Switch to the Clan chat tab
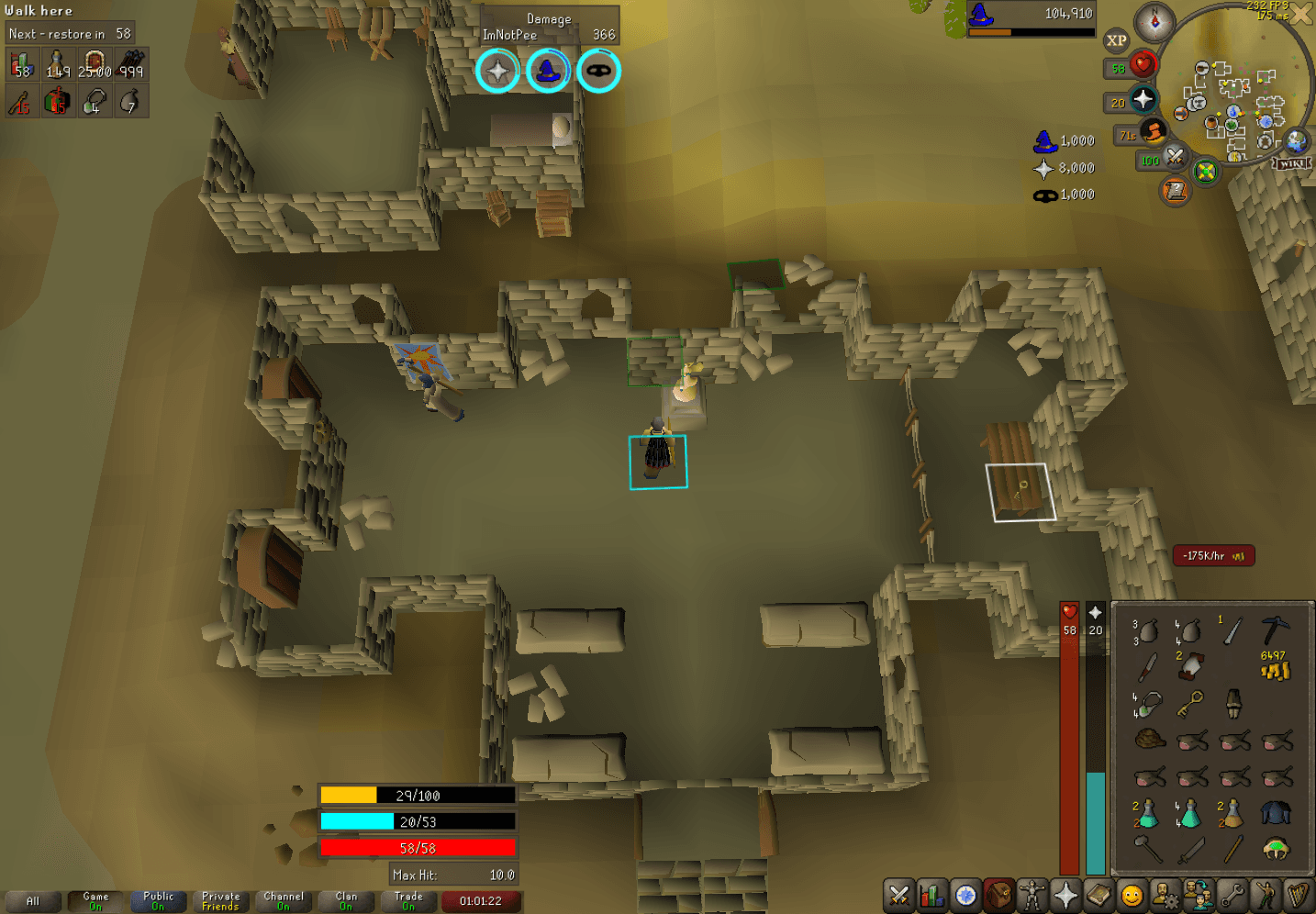 [346, 900]
